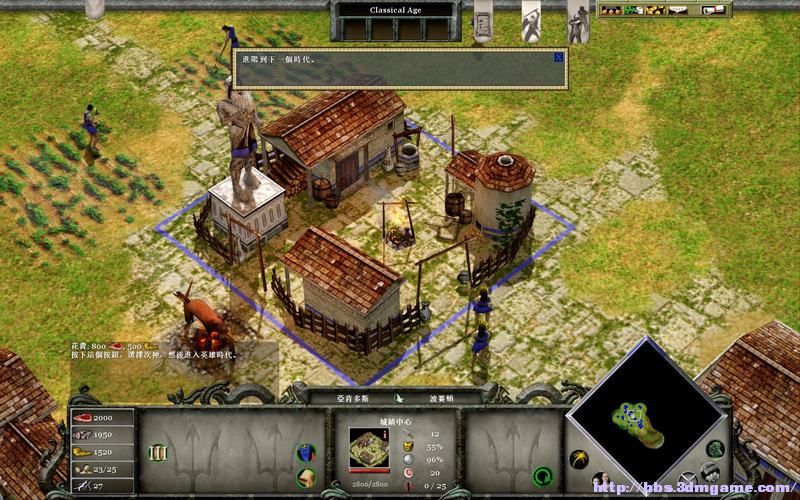Click the yellow starburst button beside minimap

(x=578, y=459)
